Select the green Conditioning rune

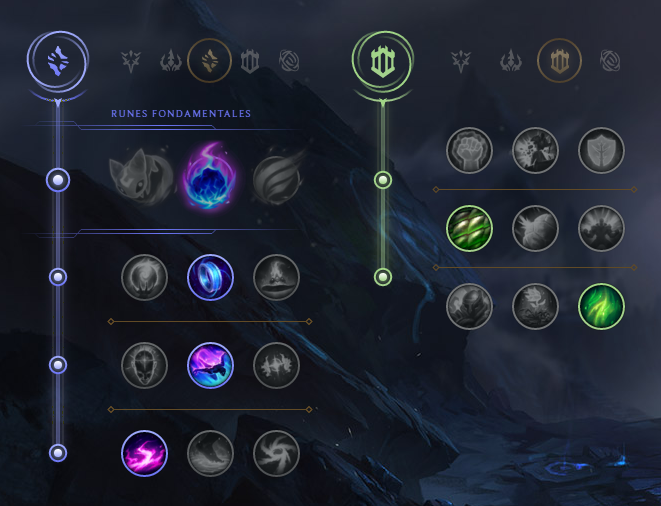[469, 227]
